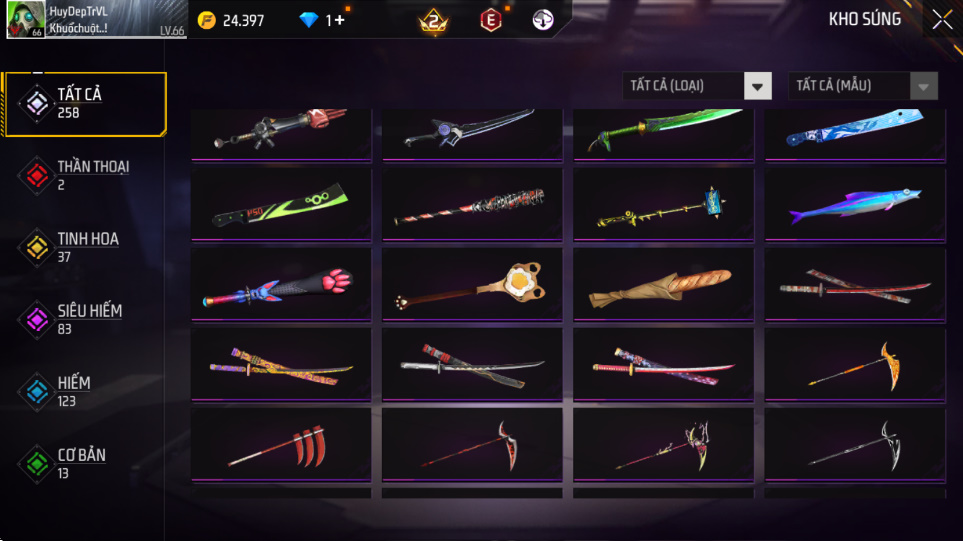Open the gold rank 2 badge icon
The image size is (963, 541).
pos(433,20)
